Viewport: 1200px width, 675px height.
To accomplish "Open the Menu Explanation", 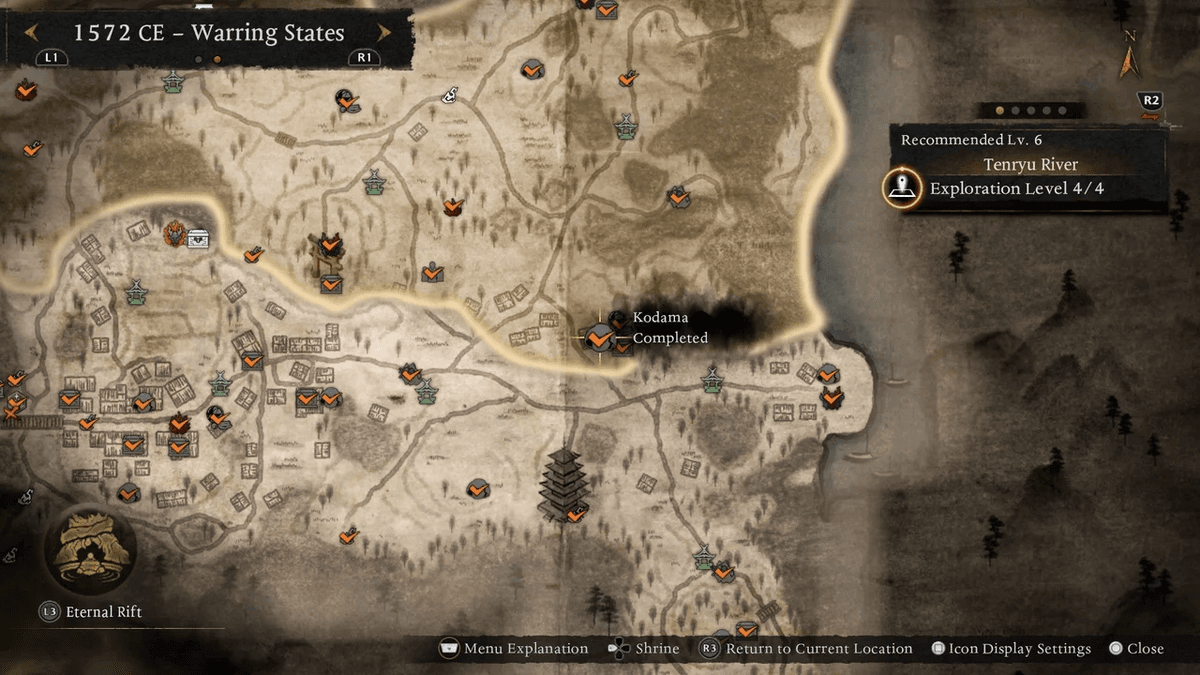I will [x=514, y=649].
